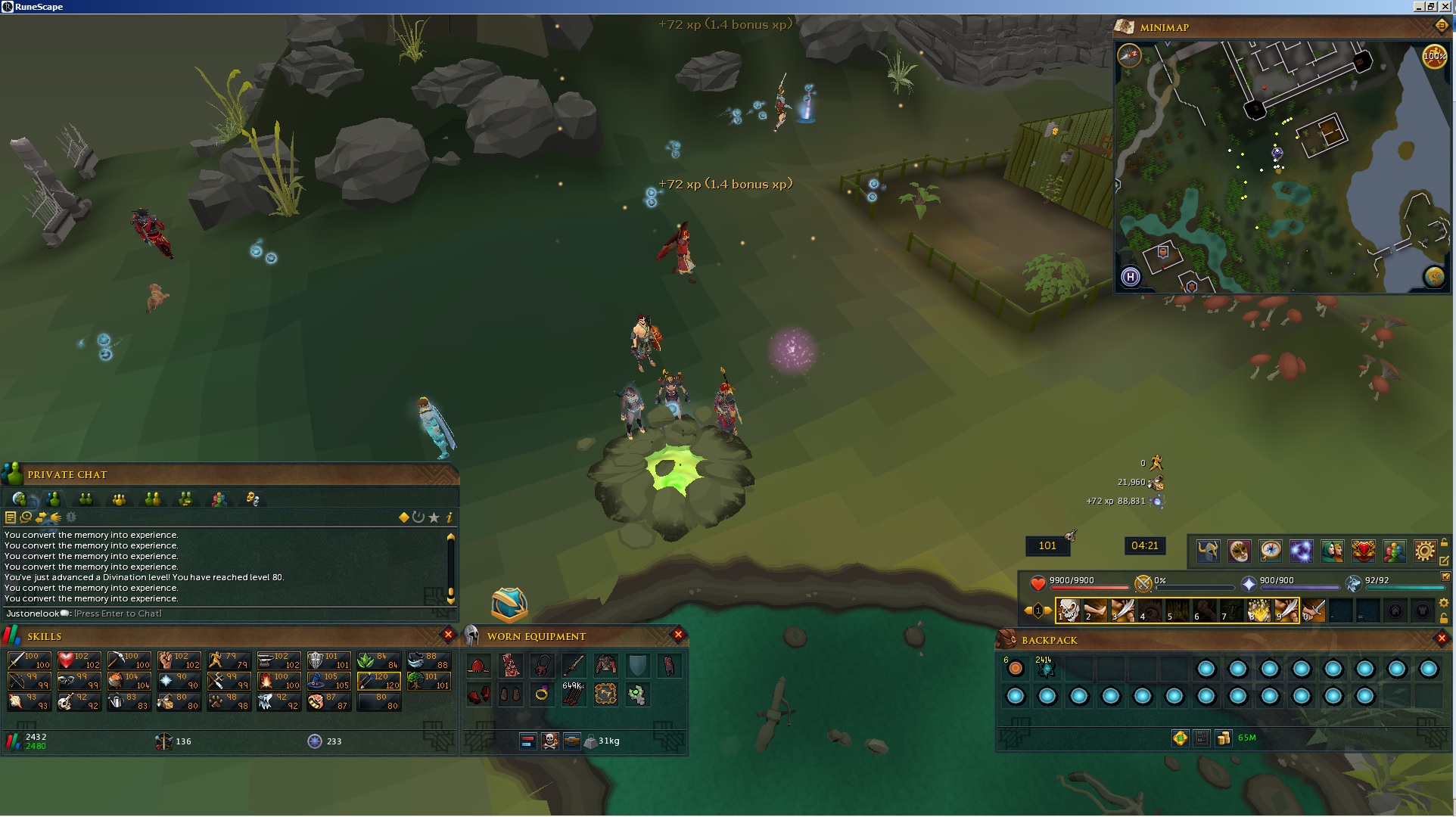1456x817 pixels.
Task: Minimize the RuneScape window
Action: click(1417, 6)
